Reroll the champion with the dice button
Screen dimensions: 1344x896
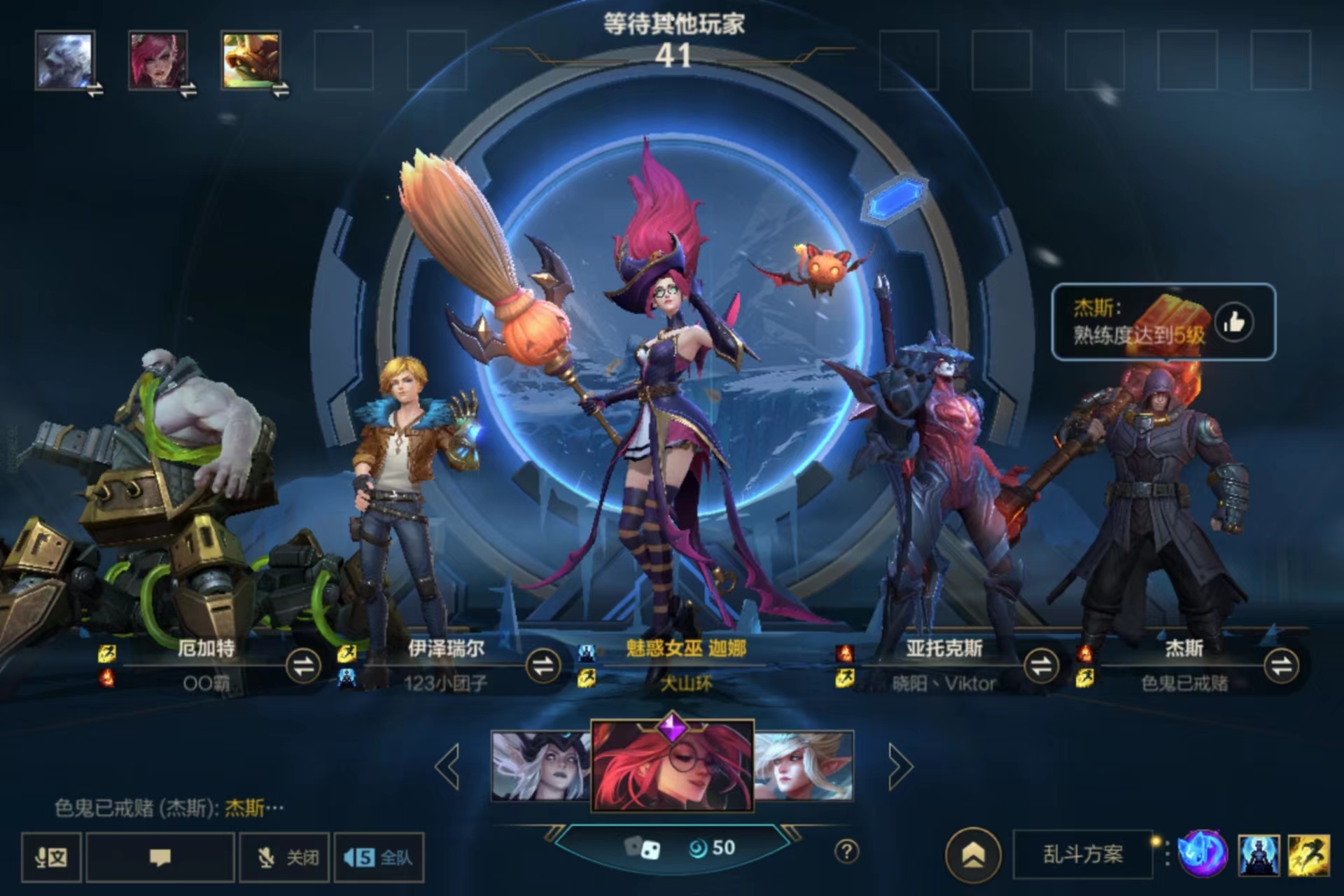(x=643, y=848)
